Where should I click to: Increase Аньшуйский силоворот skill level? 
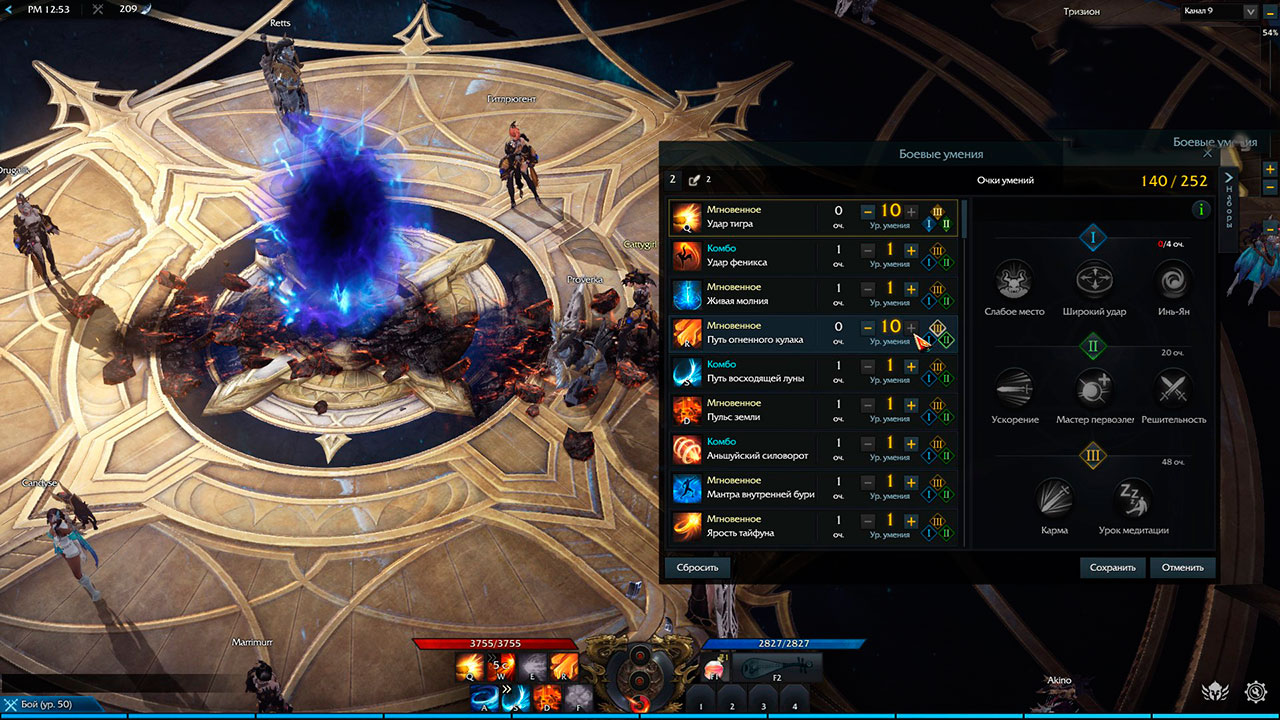pyautogui.click(x=911, y=444)
